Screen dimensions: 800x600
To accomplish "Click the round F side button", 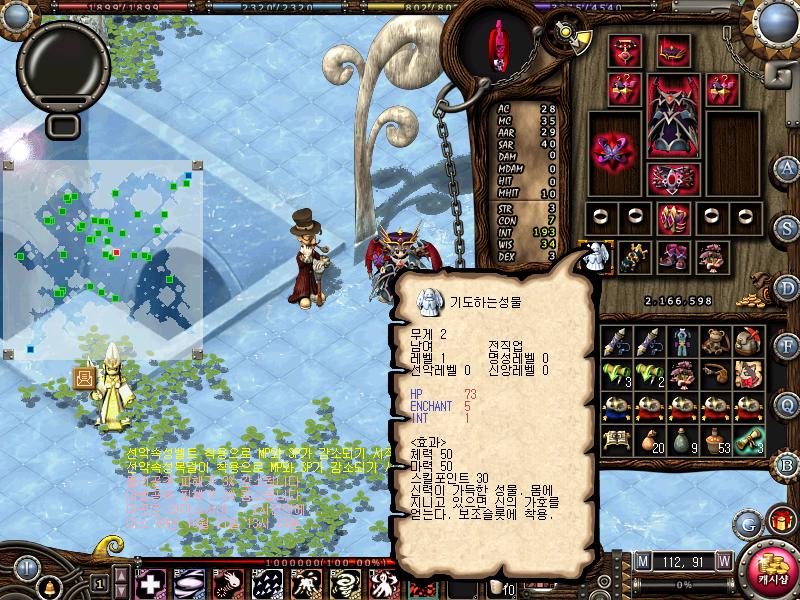I will pos(787,347).
